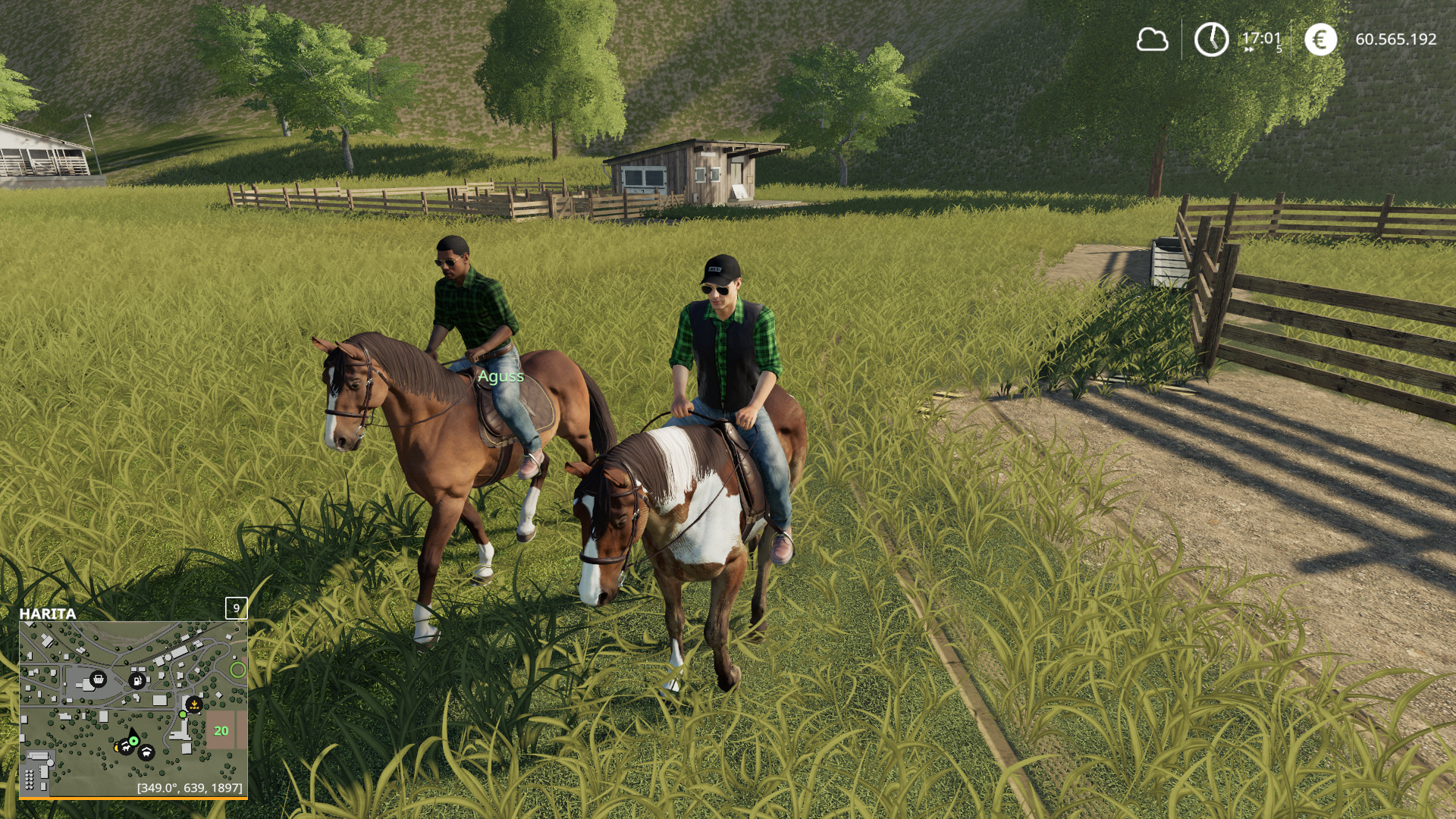Click the euro money icon
The width and height of the screenshot is (1456, 819).
click(1320, 39)
